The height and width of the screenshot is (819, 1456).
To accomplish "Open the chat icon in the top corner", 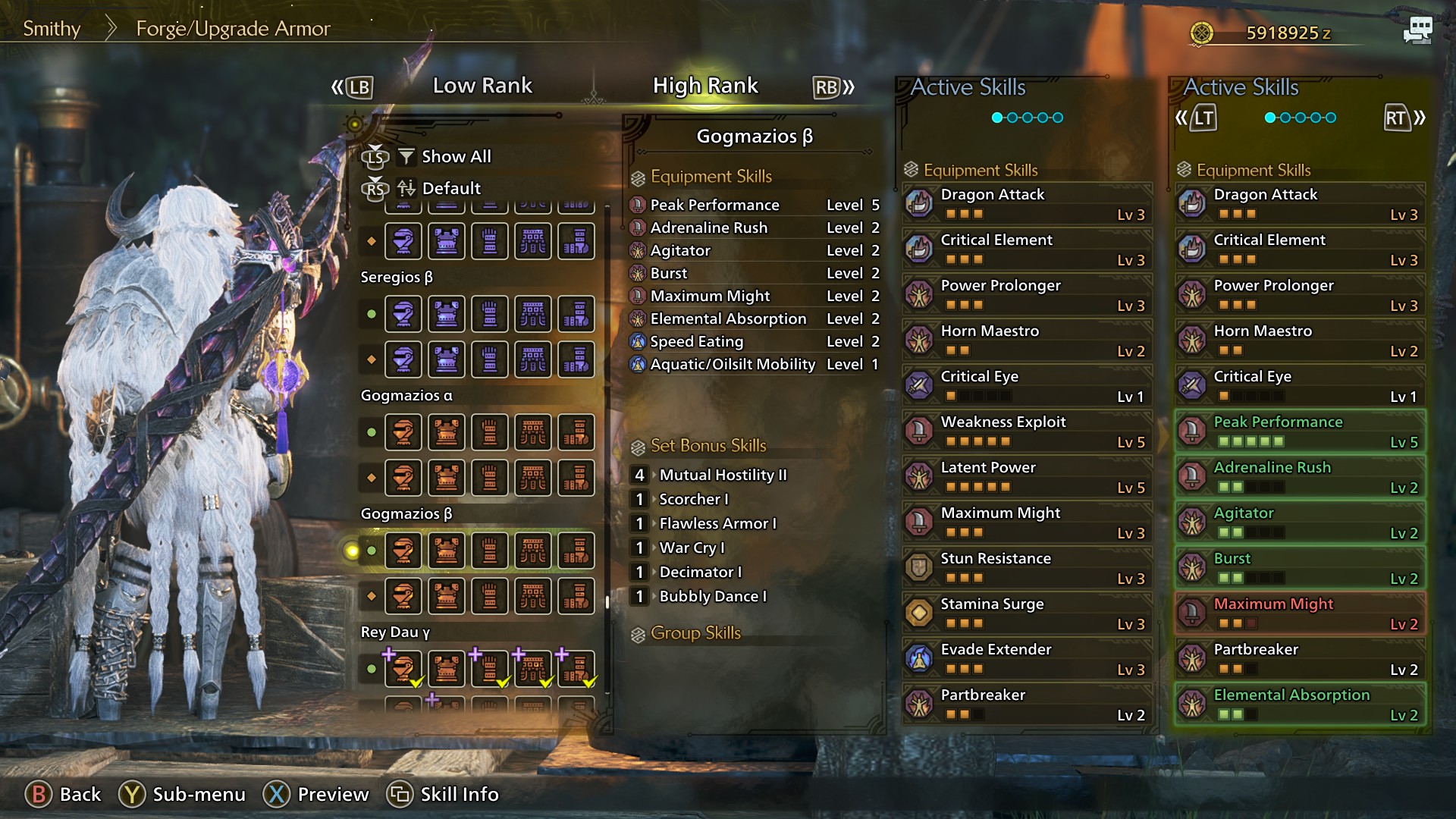I will (1417, 31).
